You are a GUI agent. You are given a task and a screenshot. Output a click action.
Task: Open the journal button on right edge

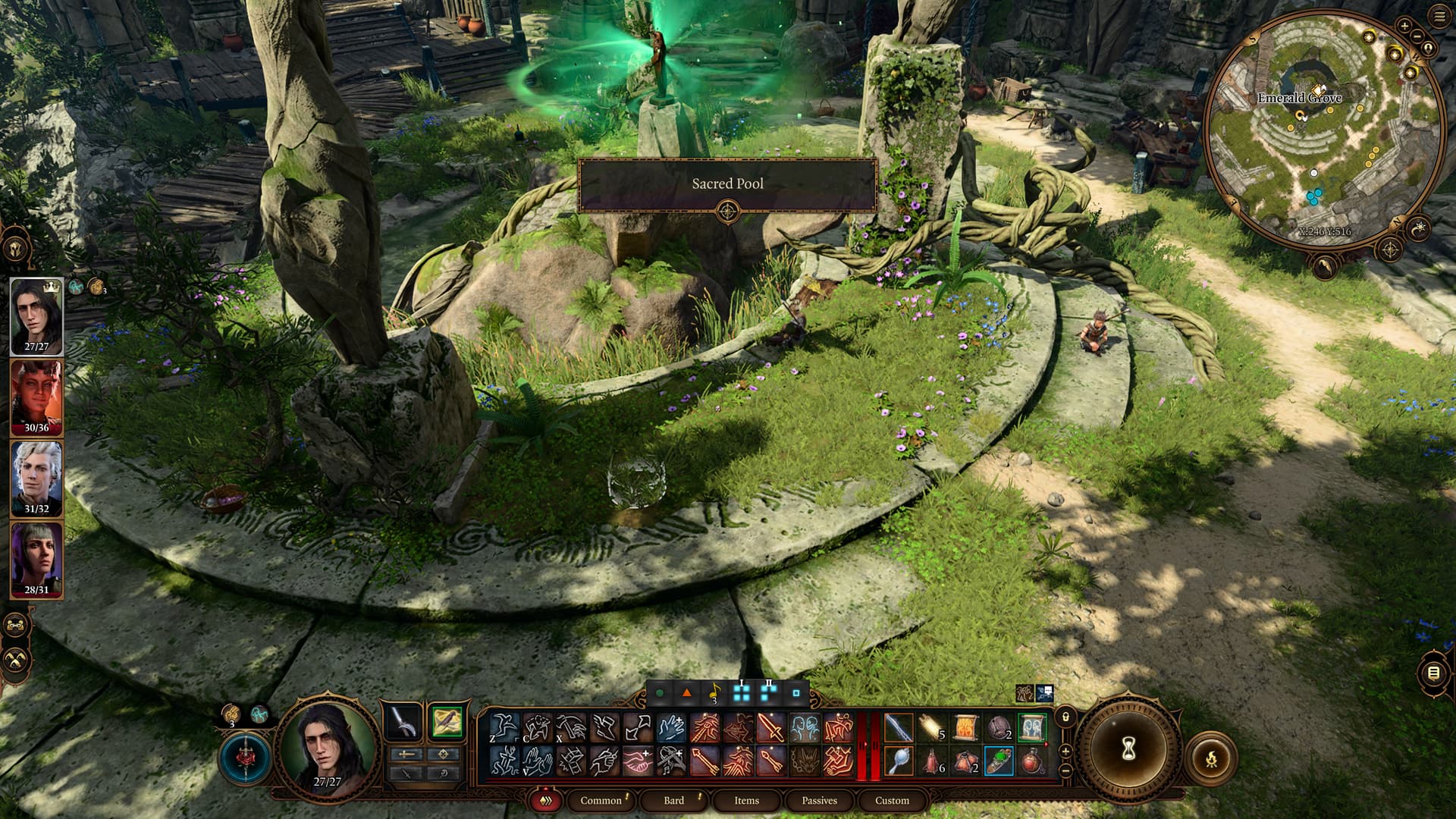[x=1432, y=673]
